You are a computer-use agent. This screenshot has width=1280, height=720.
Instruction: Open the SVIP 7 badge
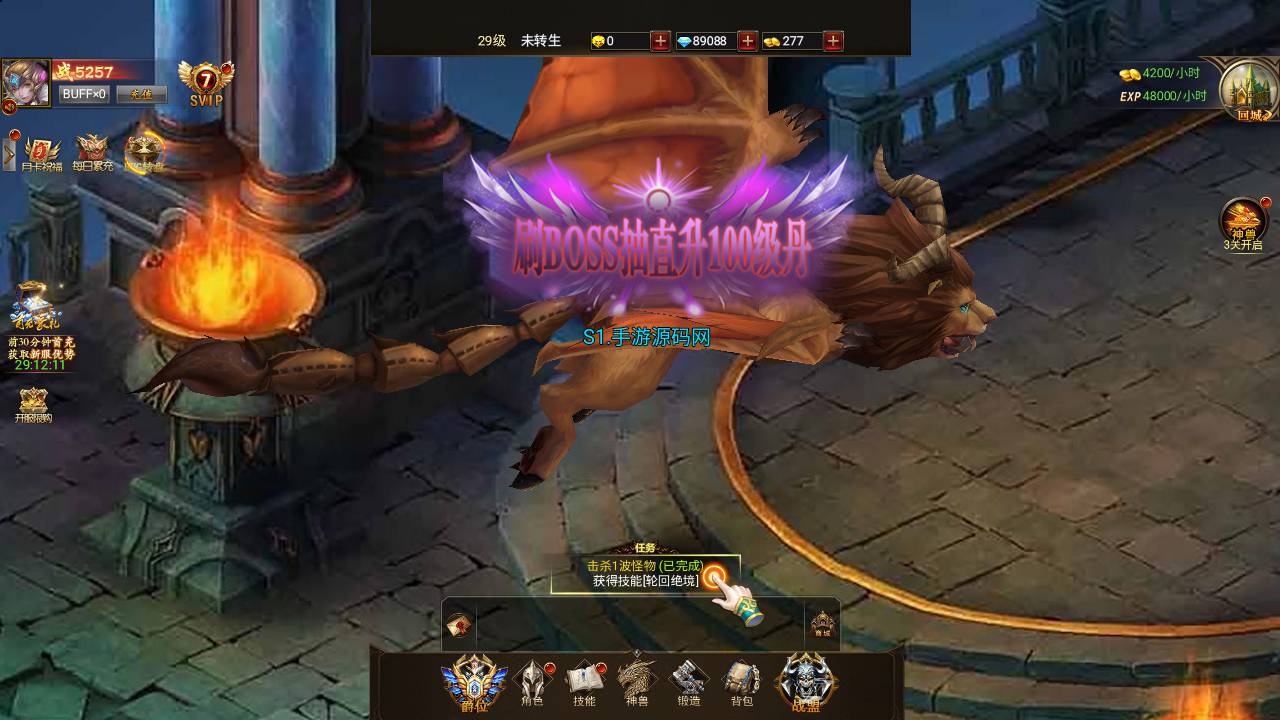[205, 83]
